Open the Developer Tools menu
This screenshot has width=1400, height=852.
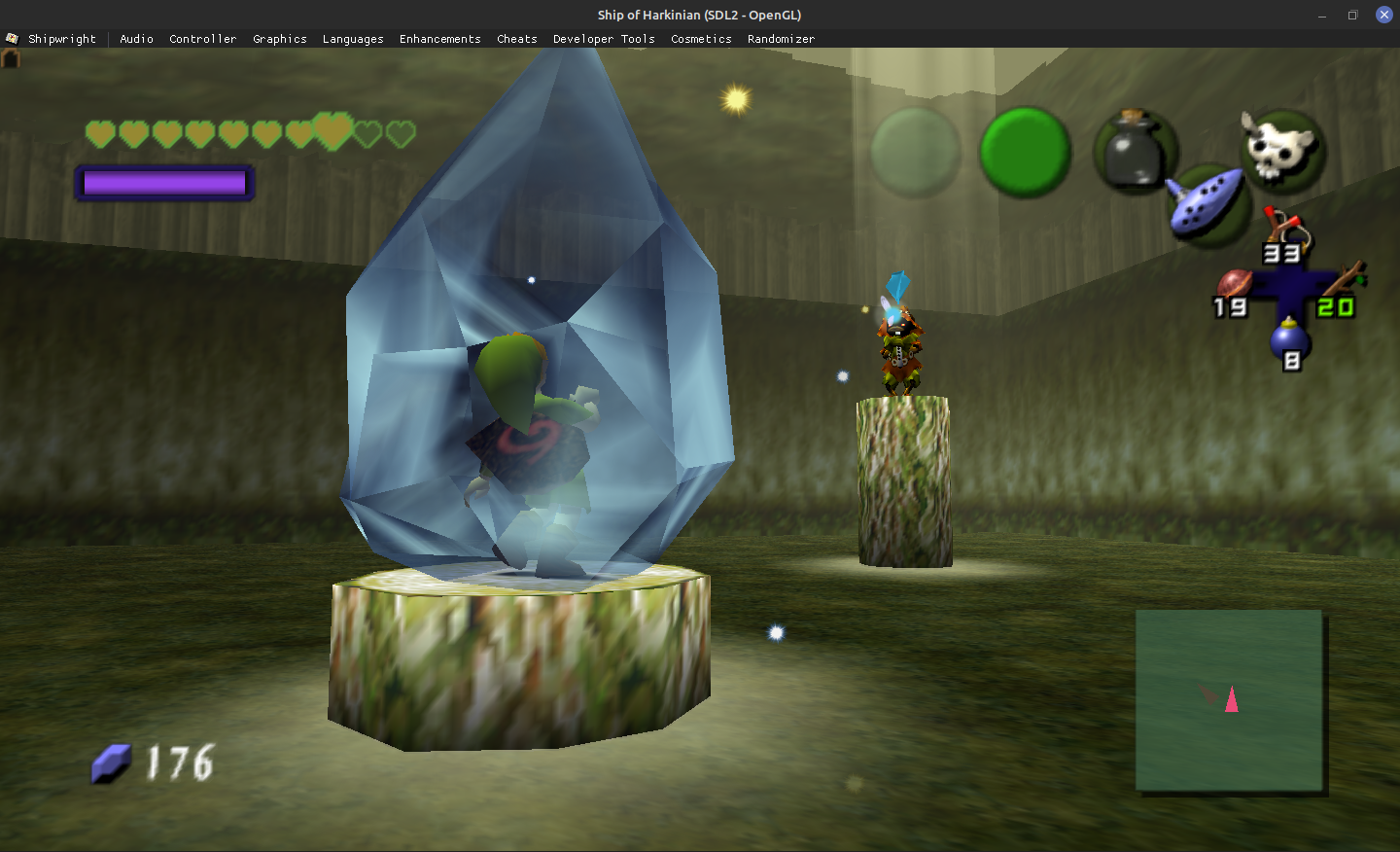tap(604, 39)
